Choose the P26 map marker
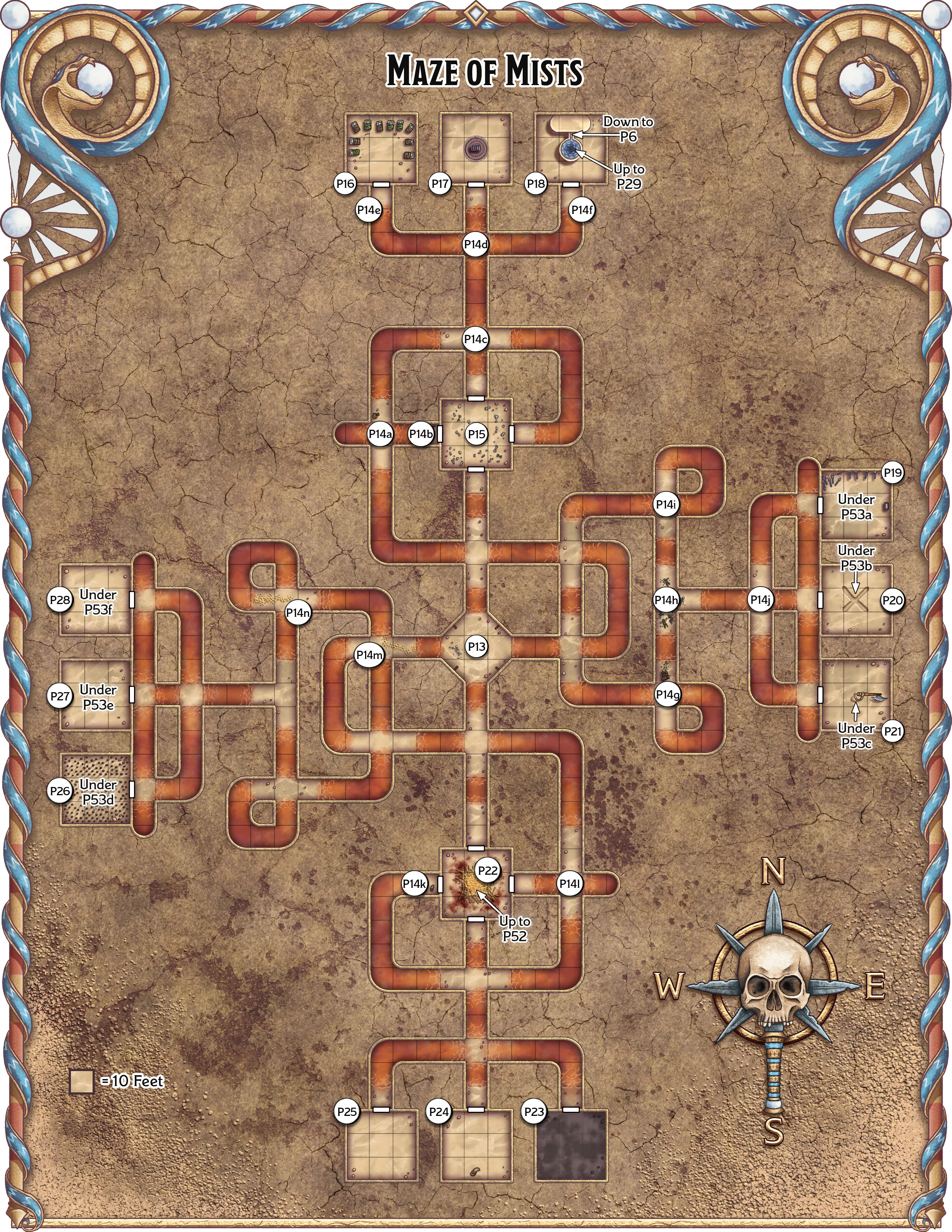 point(60,791)
